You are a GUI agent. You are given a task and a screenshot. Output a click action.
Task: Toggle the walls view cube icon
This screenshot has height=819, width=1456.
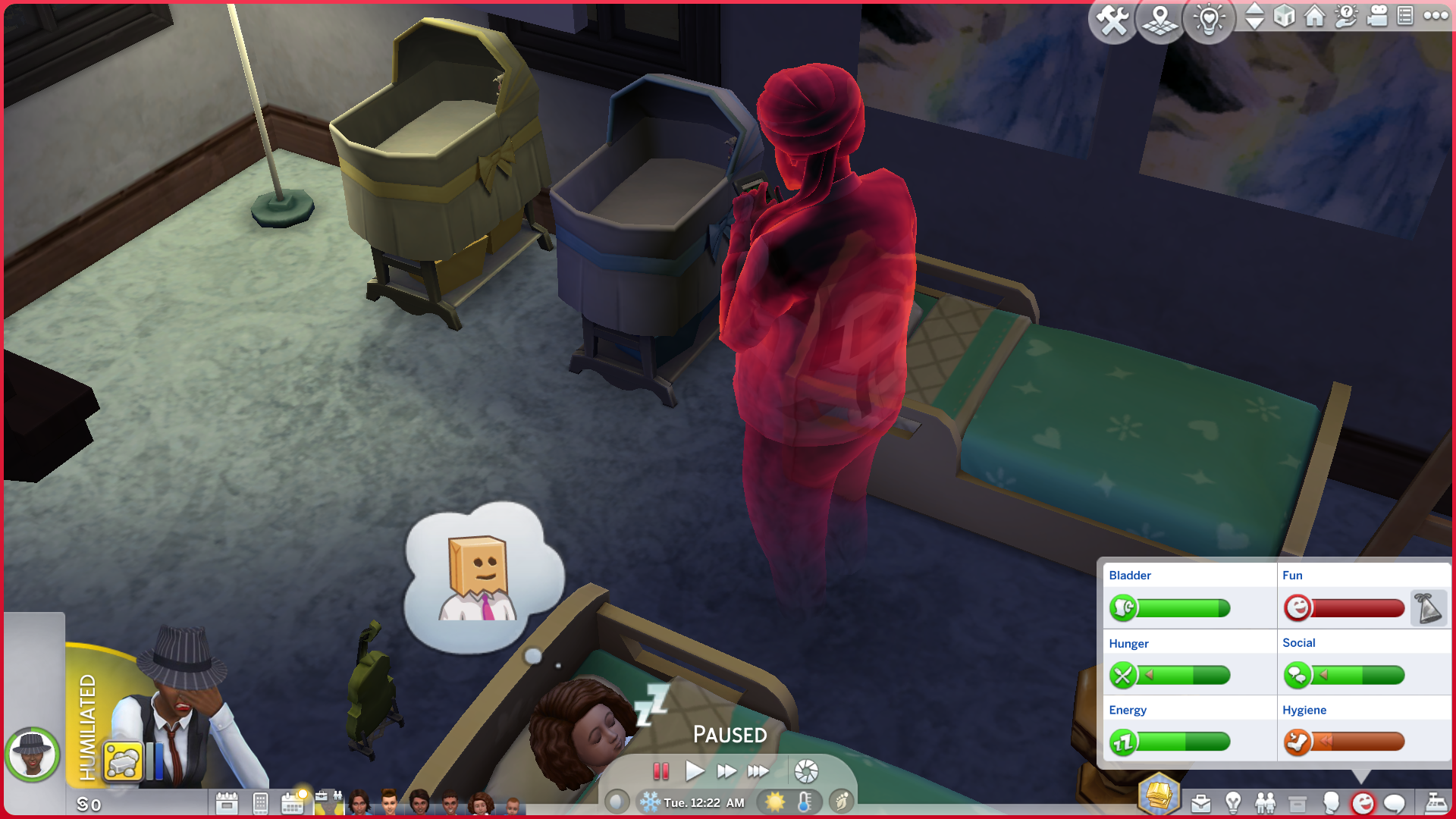1284,16
